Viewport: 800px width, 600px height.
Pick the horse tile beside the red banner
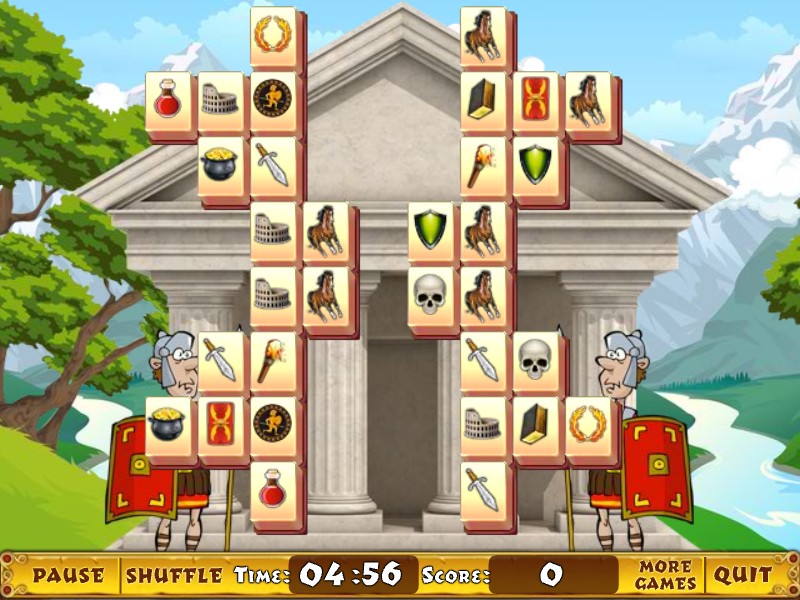pyautogui.click(x=587, y=101)
